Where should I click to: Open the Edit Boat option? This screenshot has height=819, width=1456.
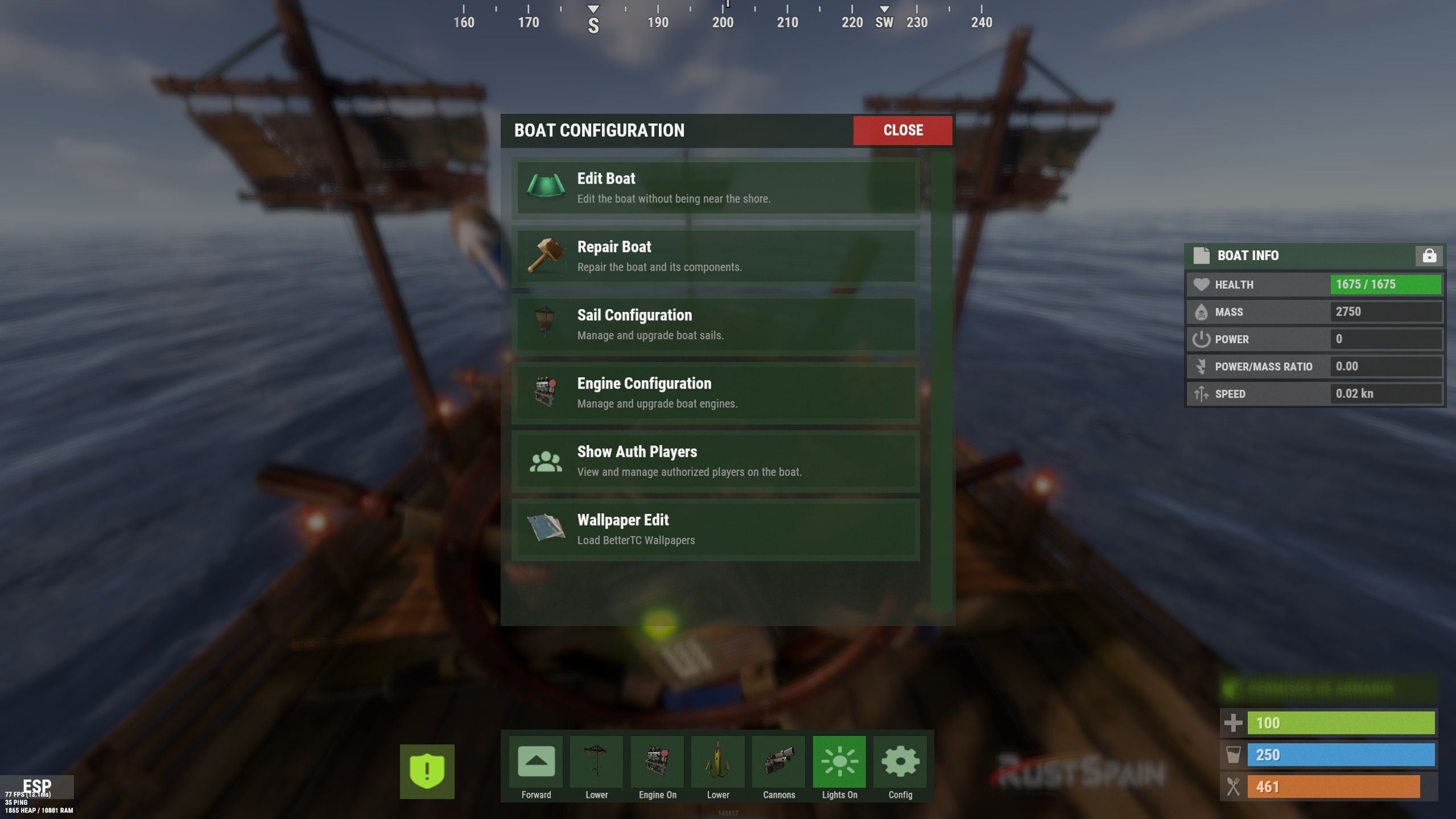pyautogui.click(x=715, y=188)
